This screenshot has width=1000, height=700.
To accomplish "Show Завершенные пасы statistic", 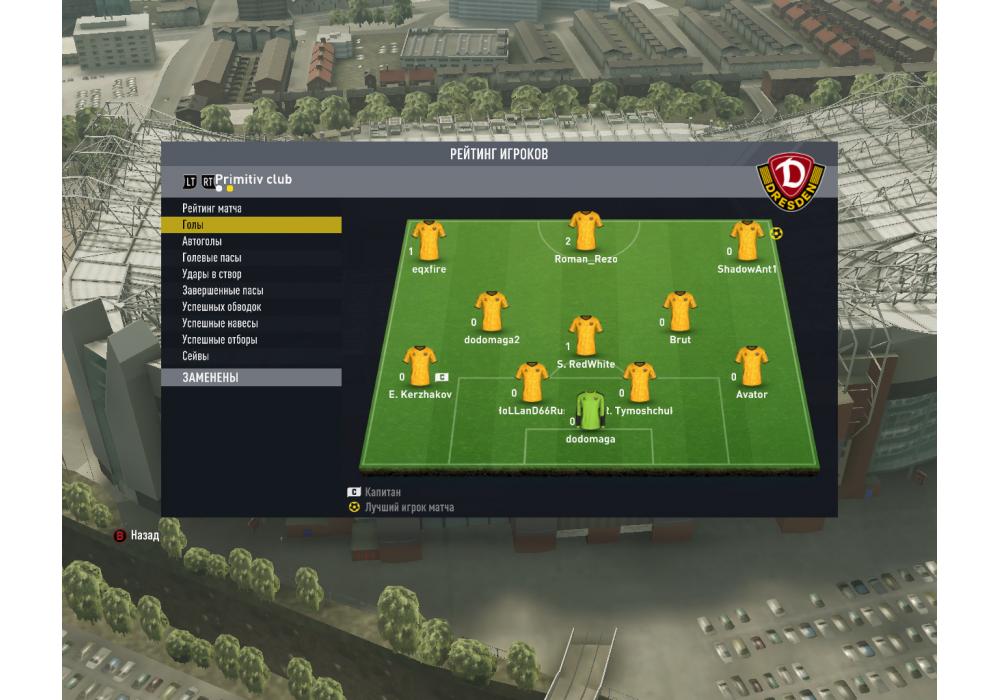I will (223, 291).
